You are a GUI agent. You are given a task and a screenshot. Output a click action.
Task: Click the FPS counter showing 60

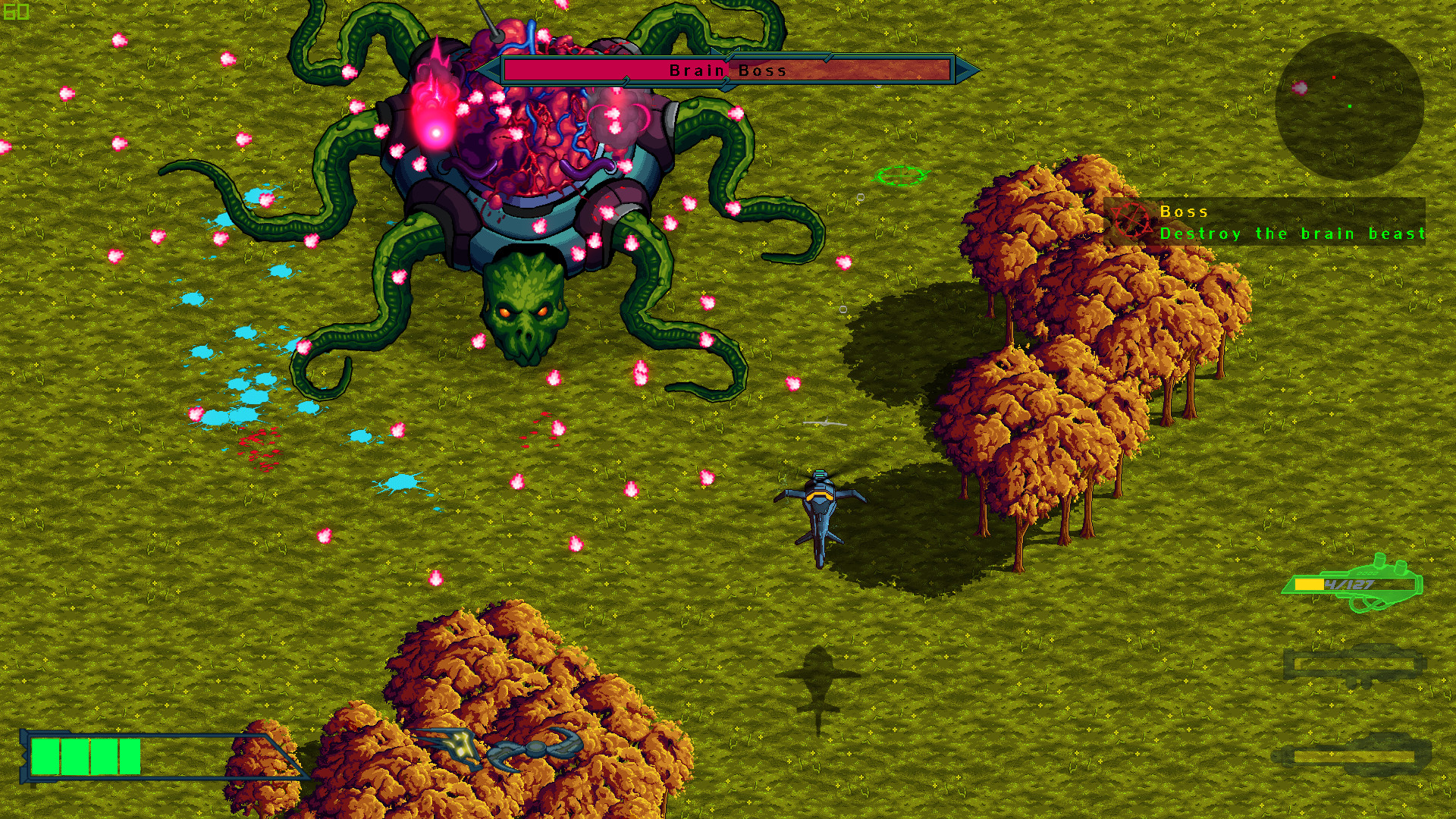pyautogui.click(x=15, y=11)
